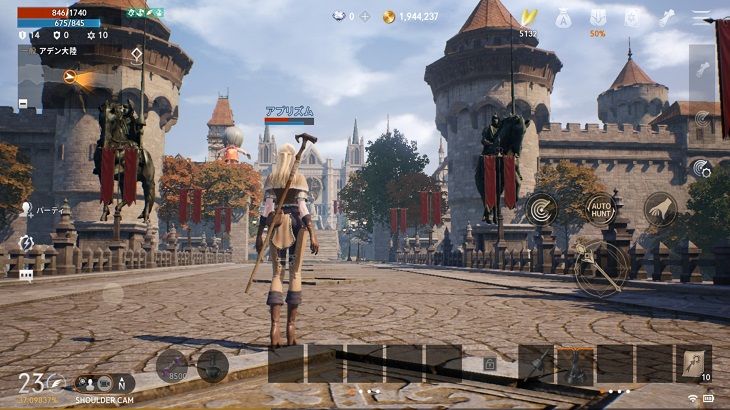Open the inventory bag showing 50%
This screenshot has width=730, height=410.
pyautogui.click(x=597, y=19)
